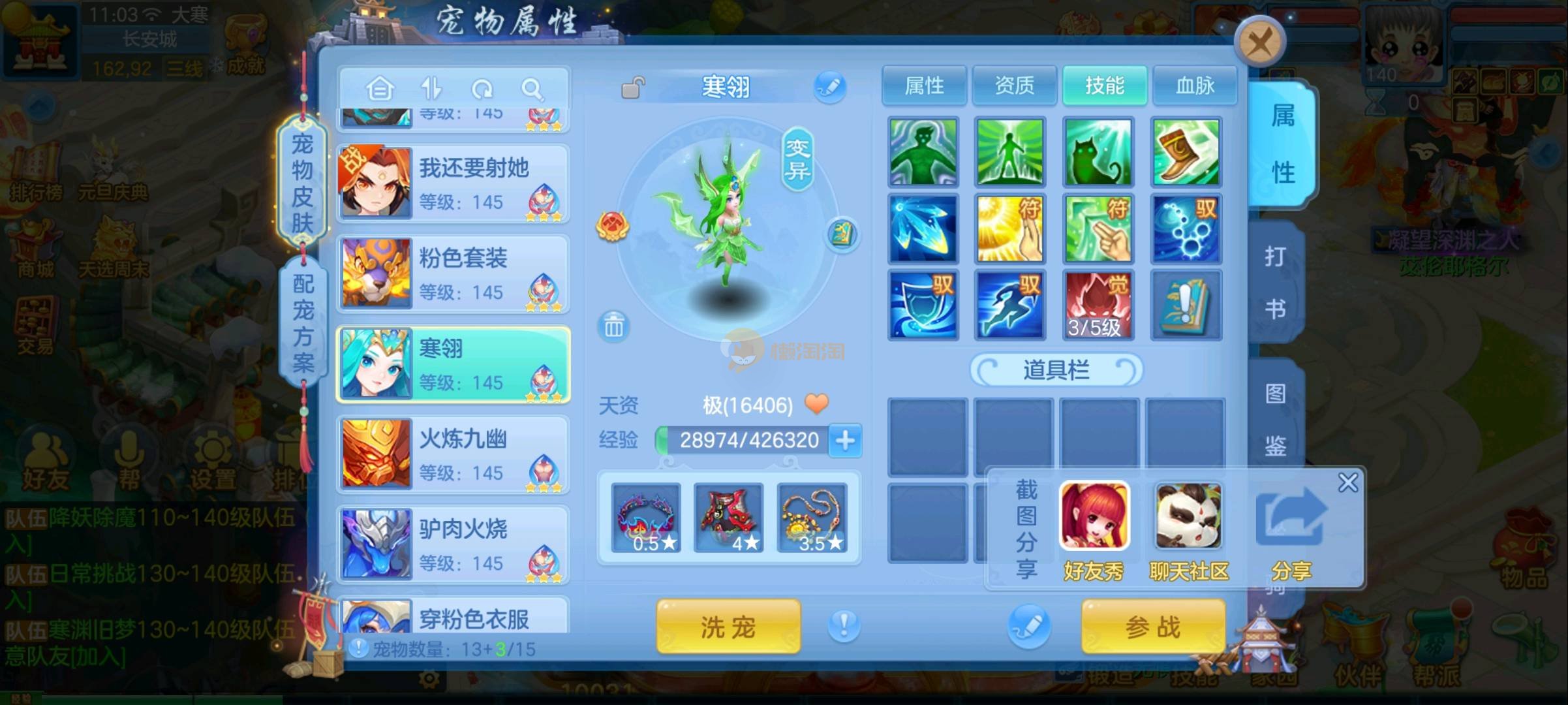Inspect the 3/5级 awakening skill

point(1098,305)
